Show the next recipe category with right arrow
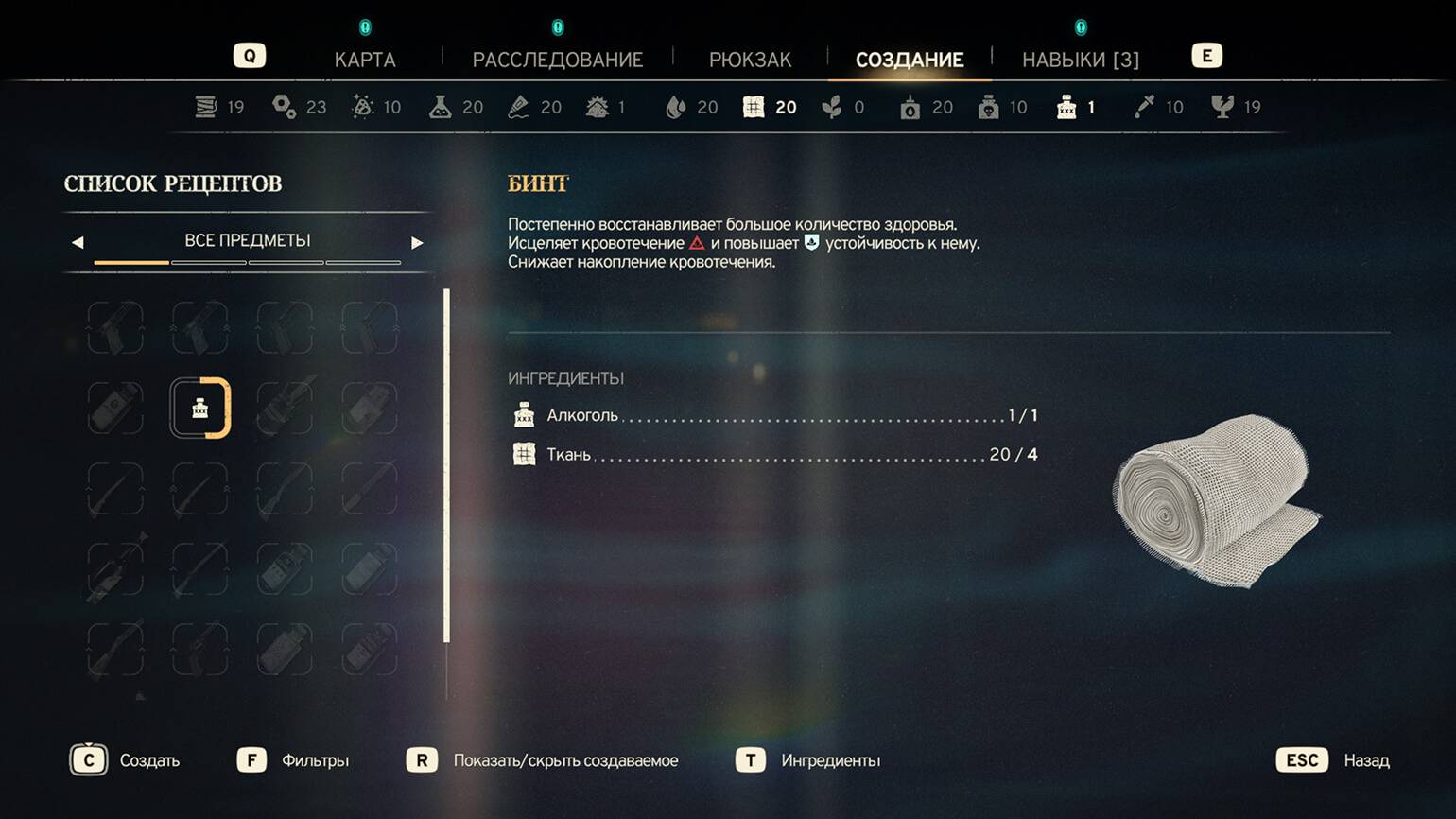 tap(417, 243)
